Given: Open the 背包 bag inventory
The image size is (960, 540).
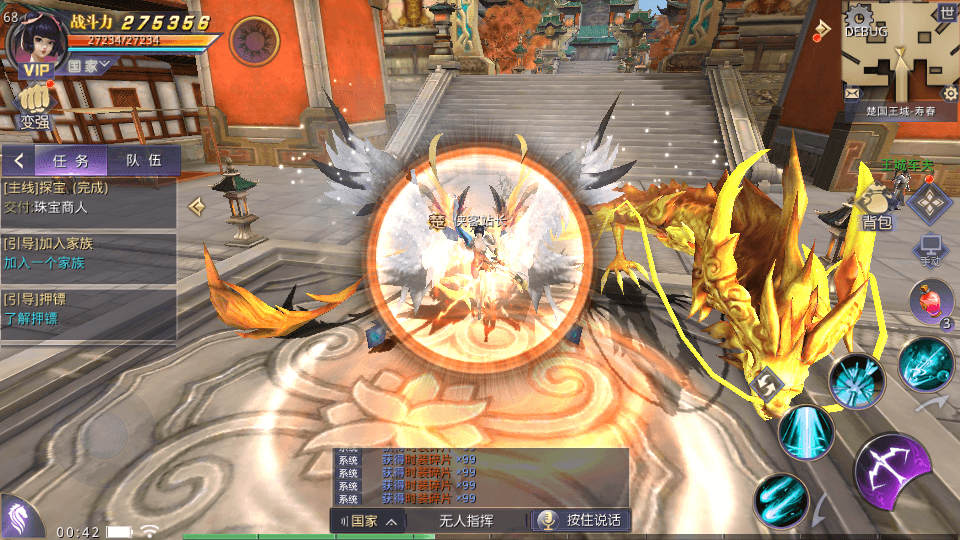Looking at the screenshot, I should [876, 210].
